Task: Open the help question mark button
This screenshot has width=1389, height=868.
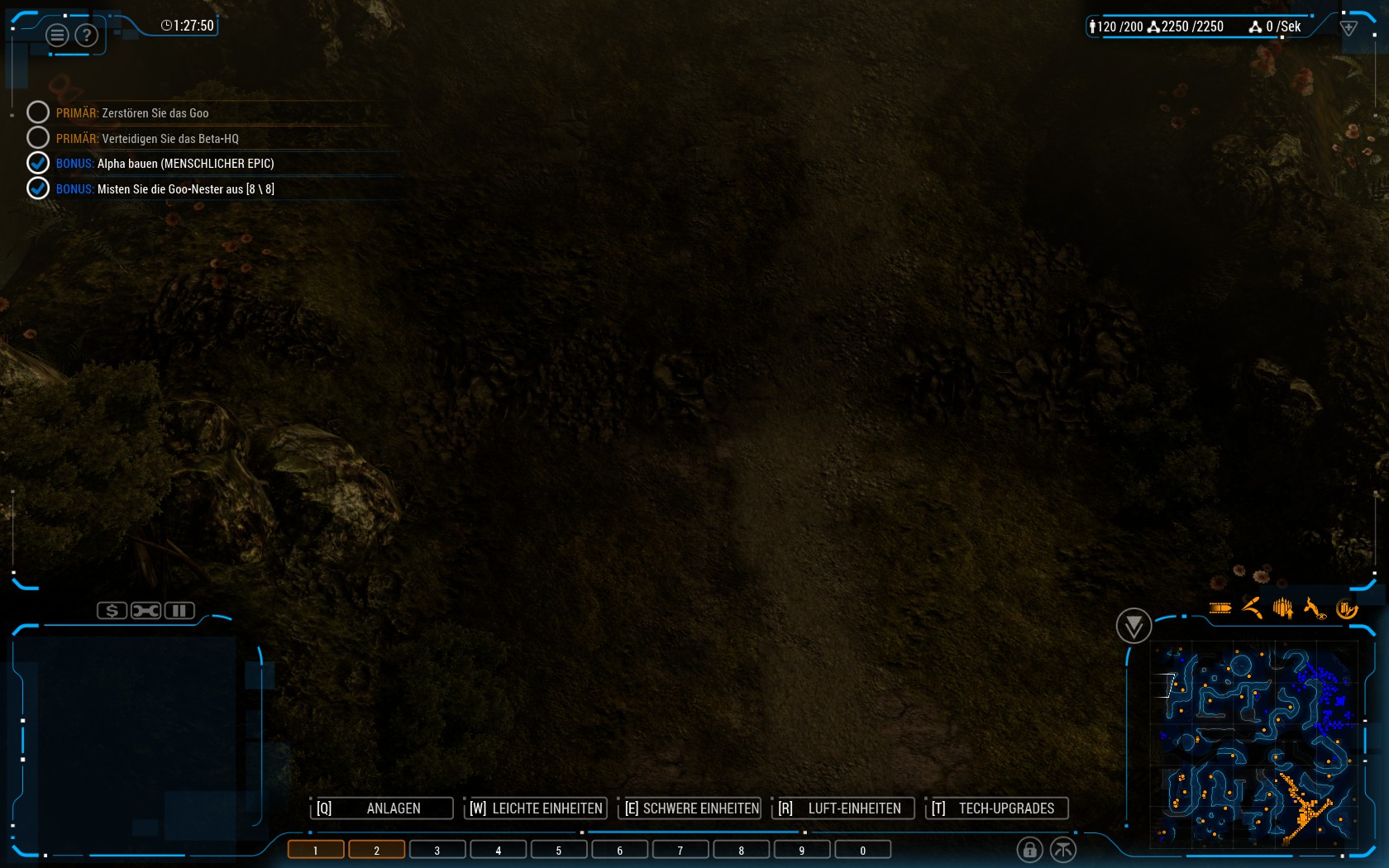Action: 86,36
